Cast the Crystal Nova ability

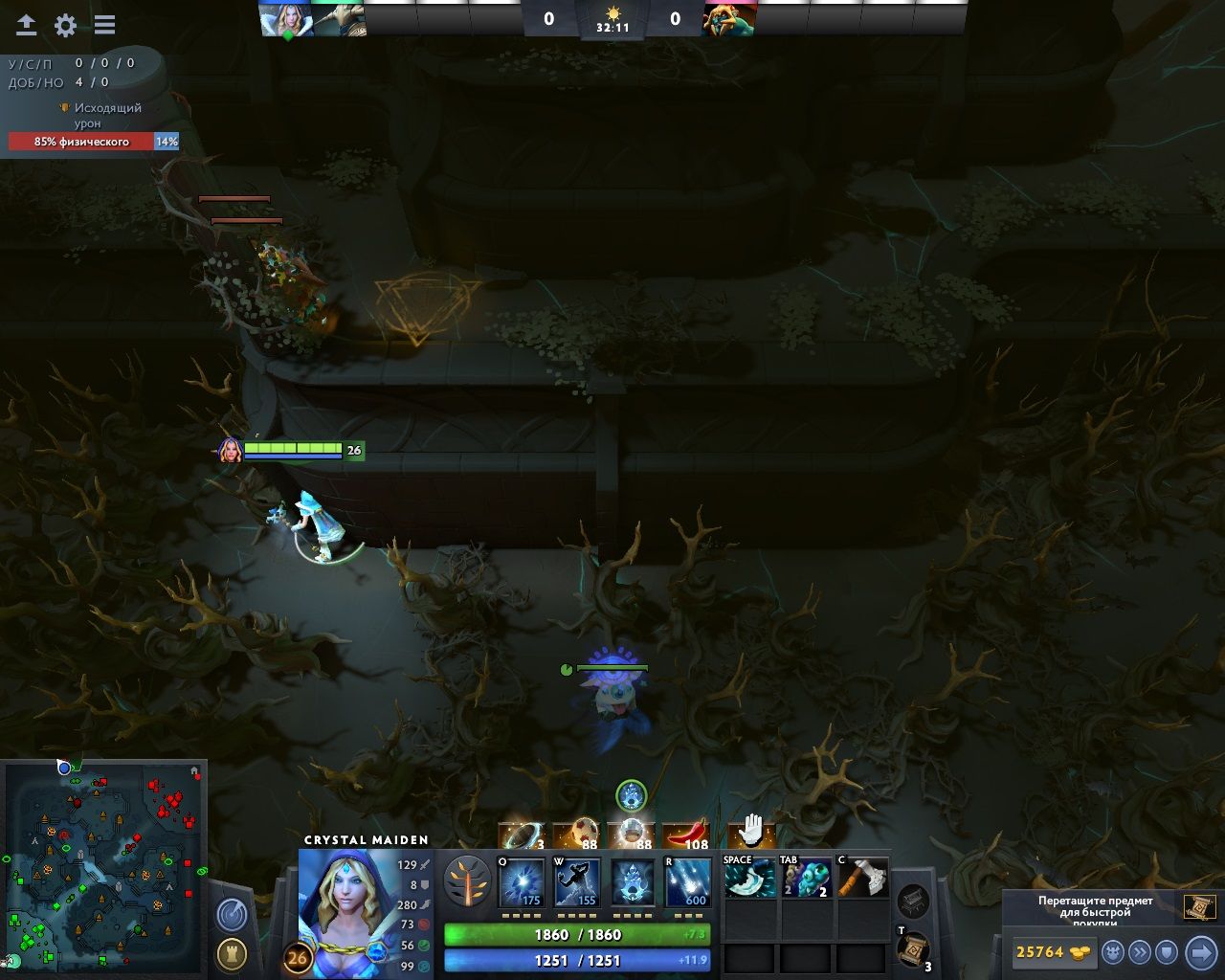pyautogui.click(x=522, y=882)
